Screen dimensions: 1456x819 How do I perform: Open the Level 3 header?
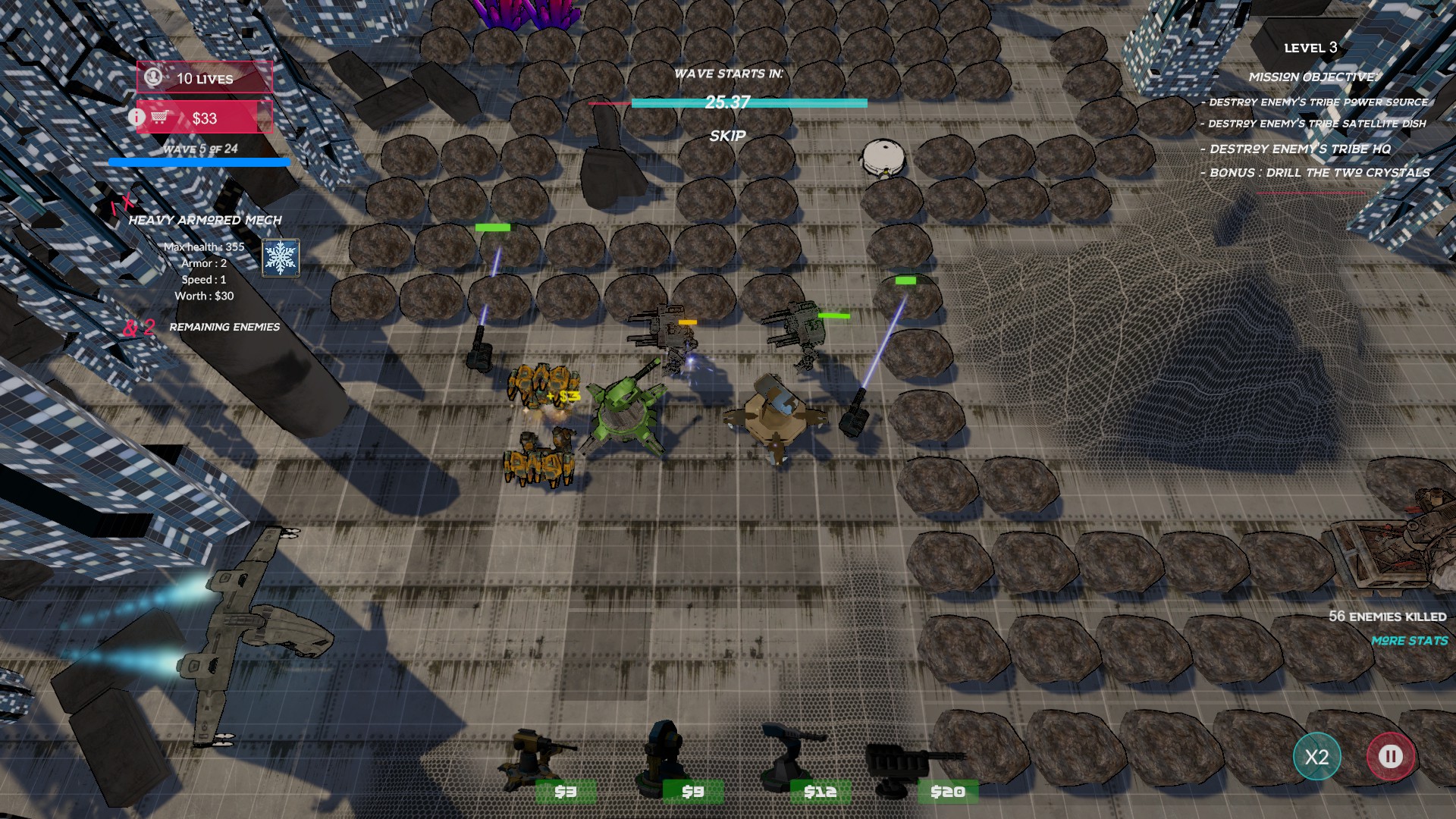1310,47
